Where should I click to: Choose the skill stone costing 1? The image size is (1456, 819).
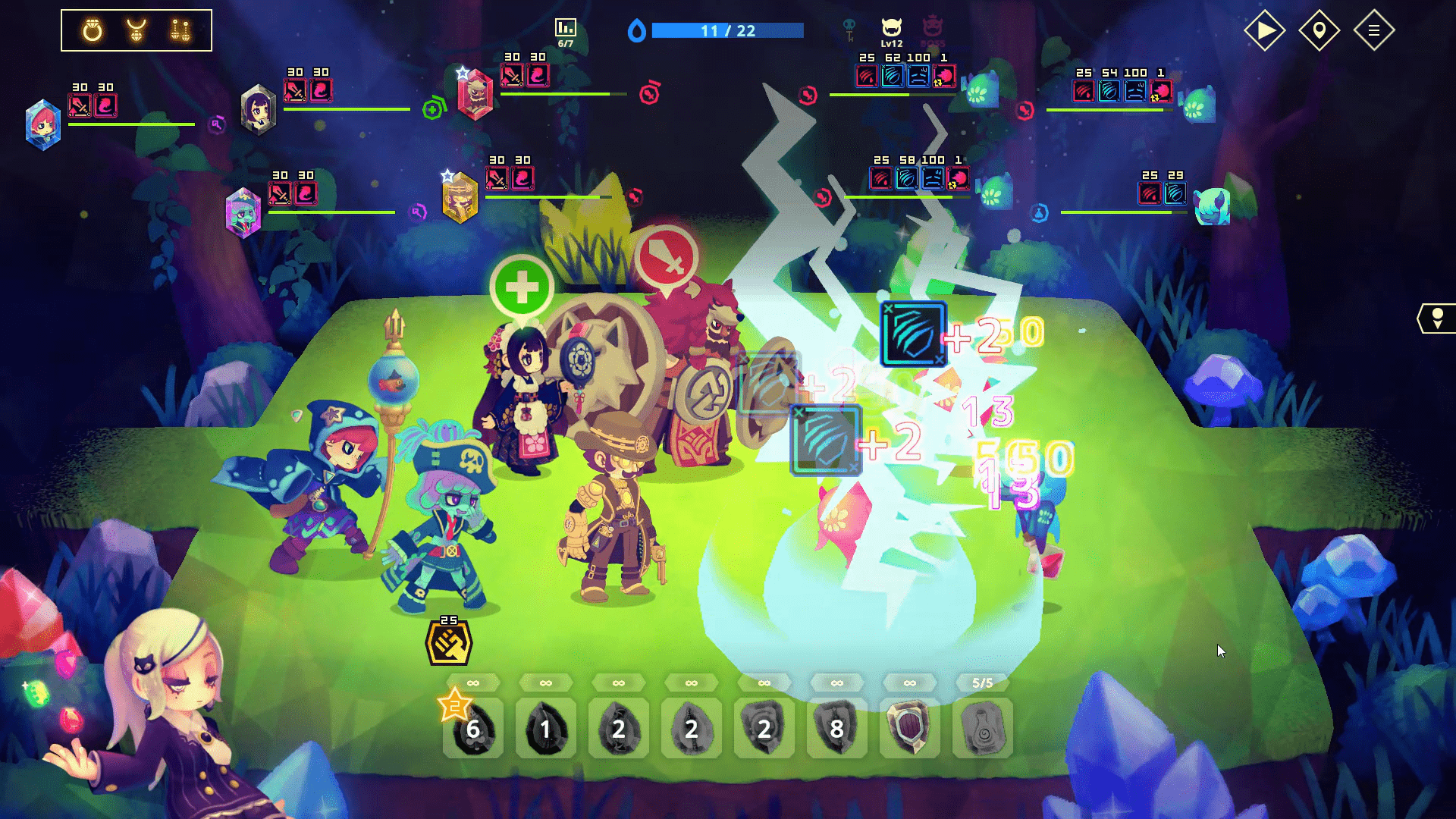click(x=545, y=729)
